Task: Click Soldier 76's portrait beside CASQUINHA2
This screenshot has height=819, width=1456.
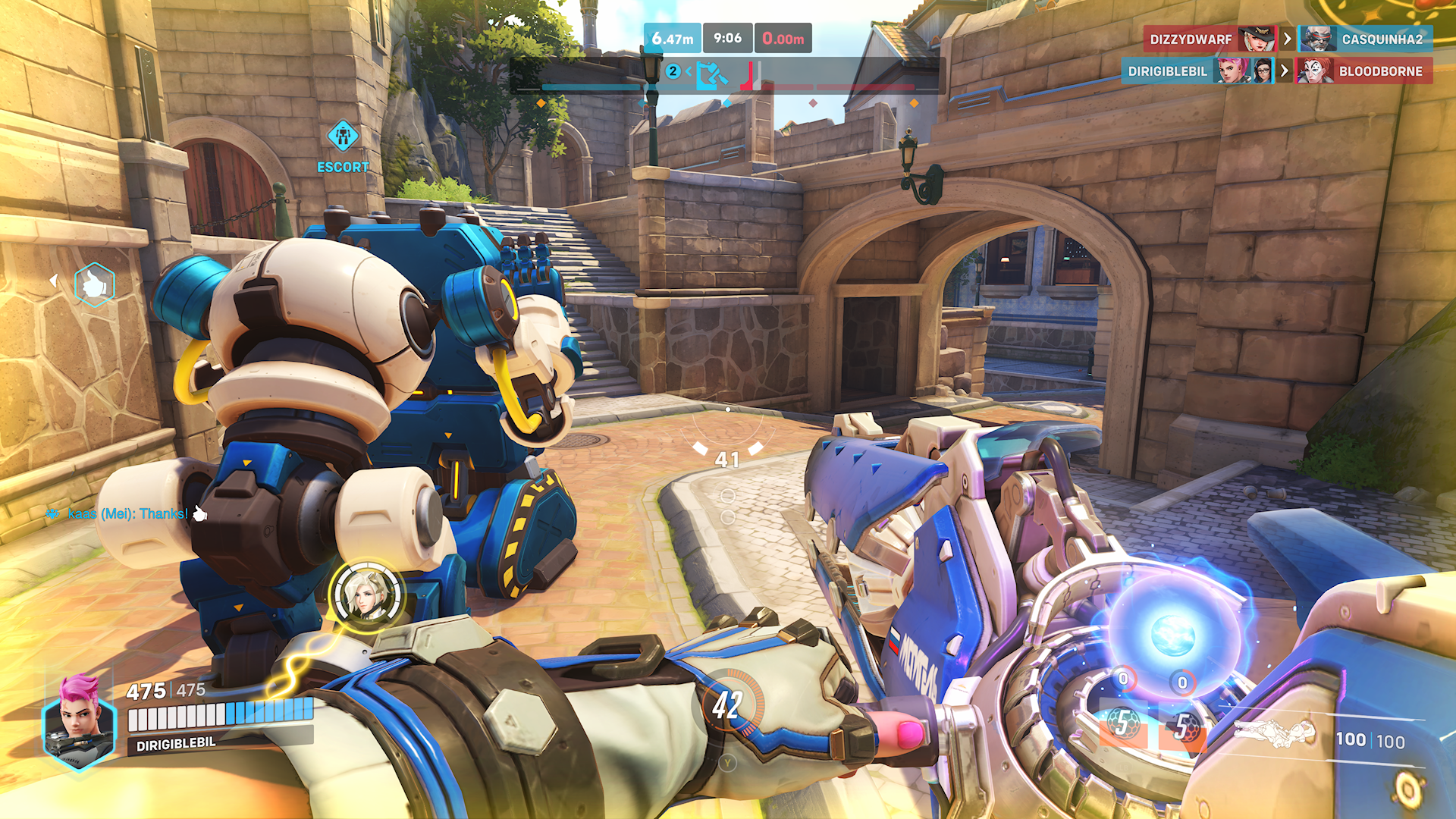Action: tap(1318, 39)
